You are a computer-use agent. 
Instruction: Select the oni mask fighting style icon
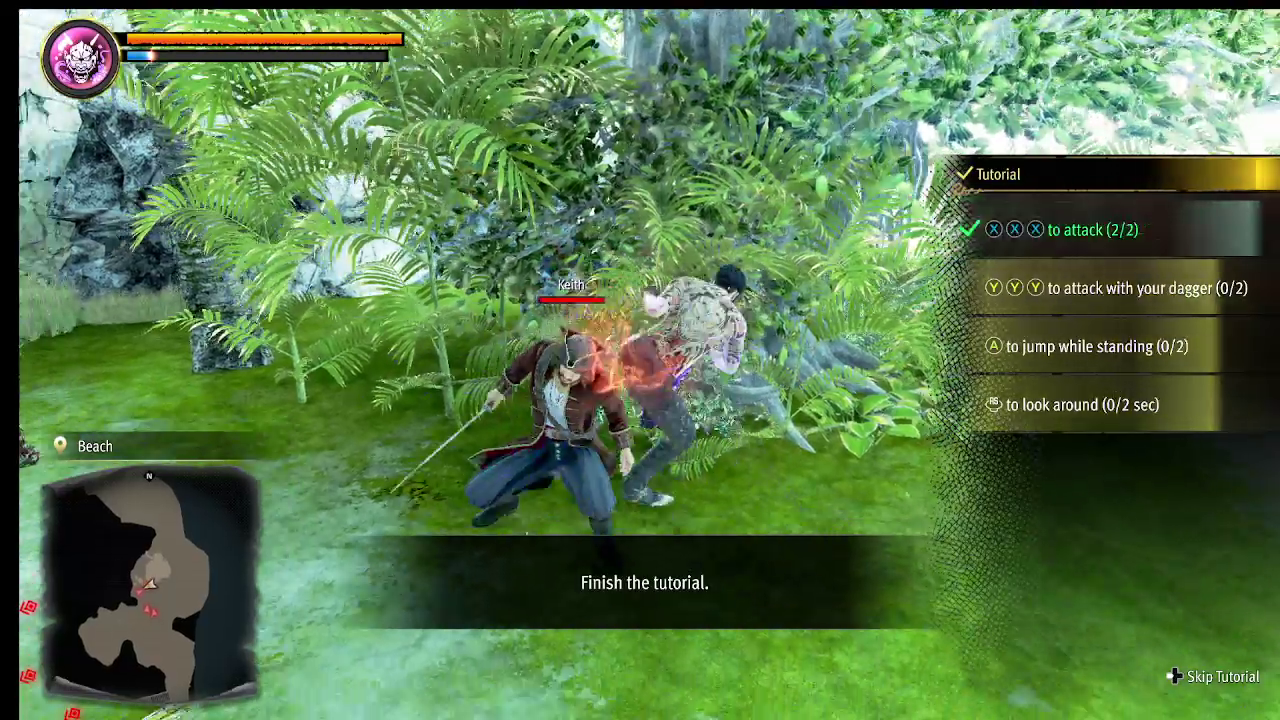pos(80,57)
